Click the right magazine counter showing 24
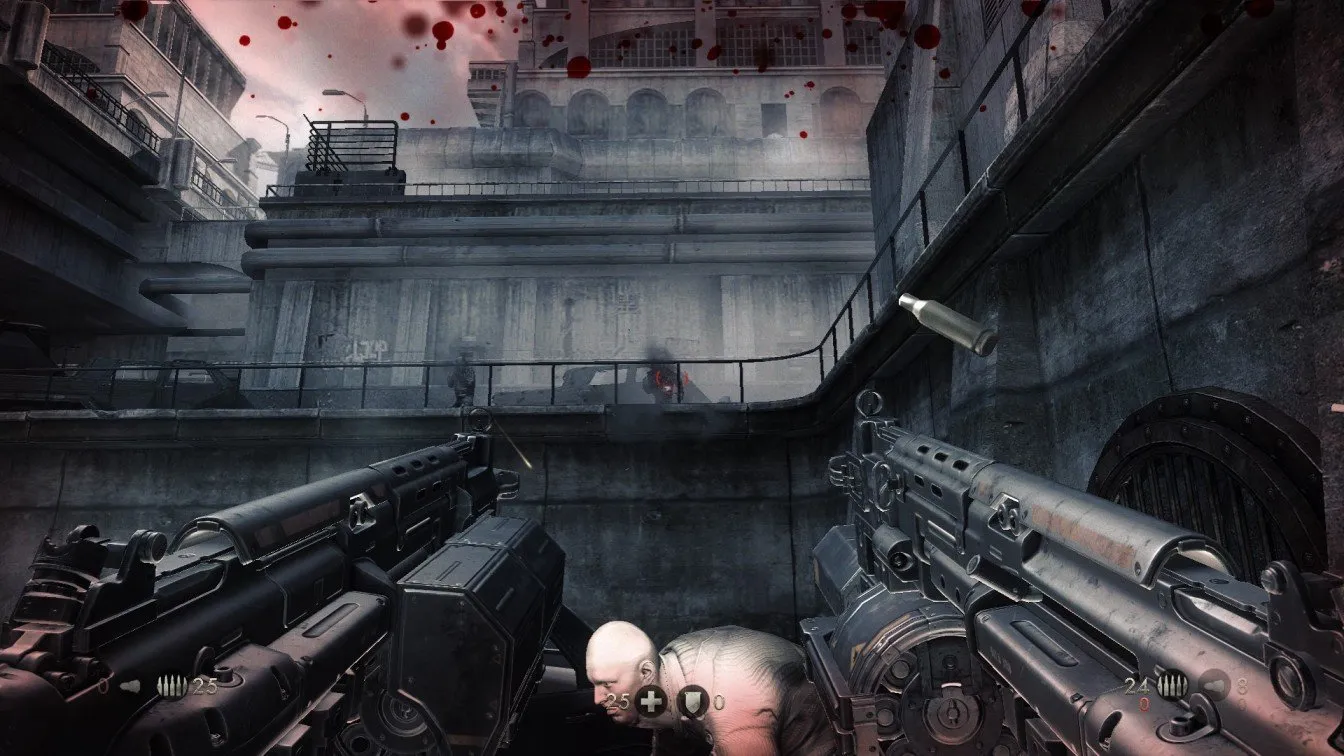 1135,685
